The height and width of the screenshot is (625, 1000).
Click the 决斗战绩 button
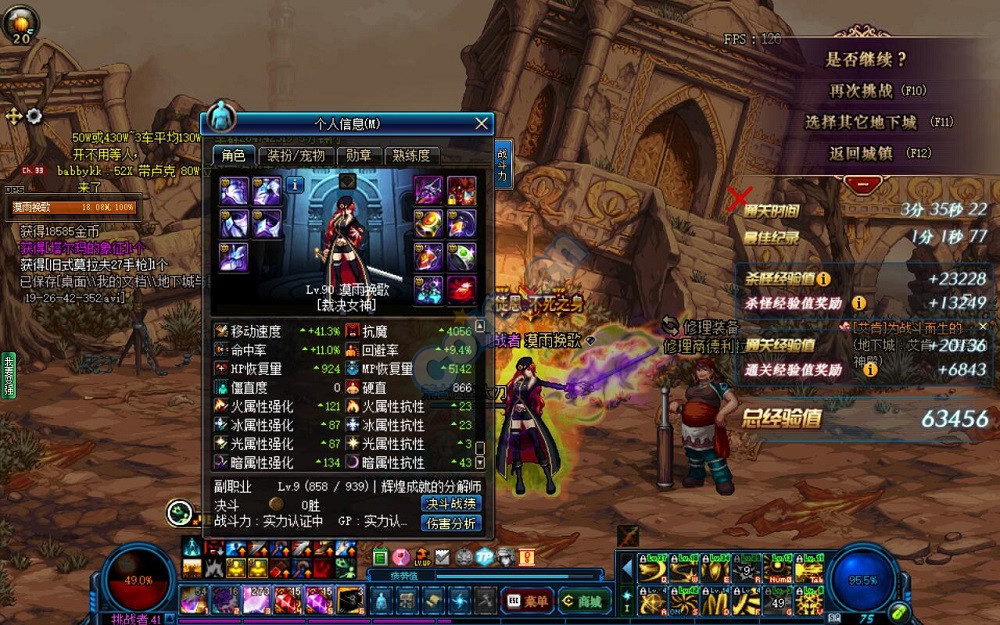click(x=451, y=503)
